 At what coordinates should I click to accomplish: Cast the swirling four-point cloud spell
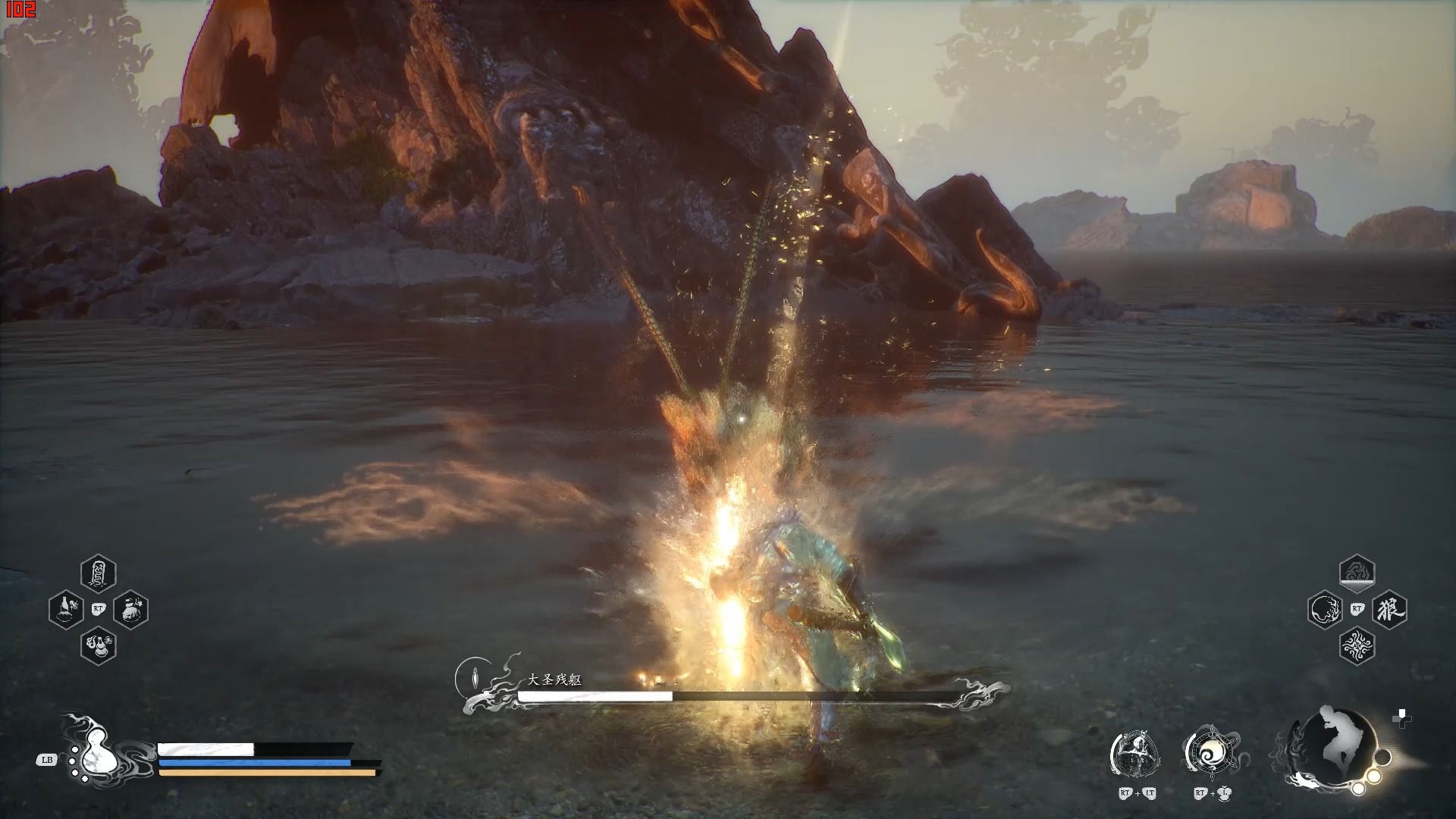[x=1357, y=645]
